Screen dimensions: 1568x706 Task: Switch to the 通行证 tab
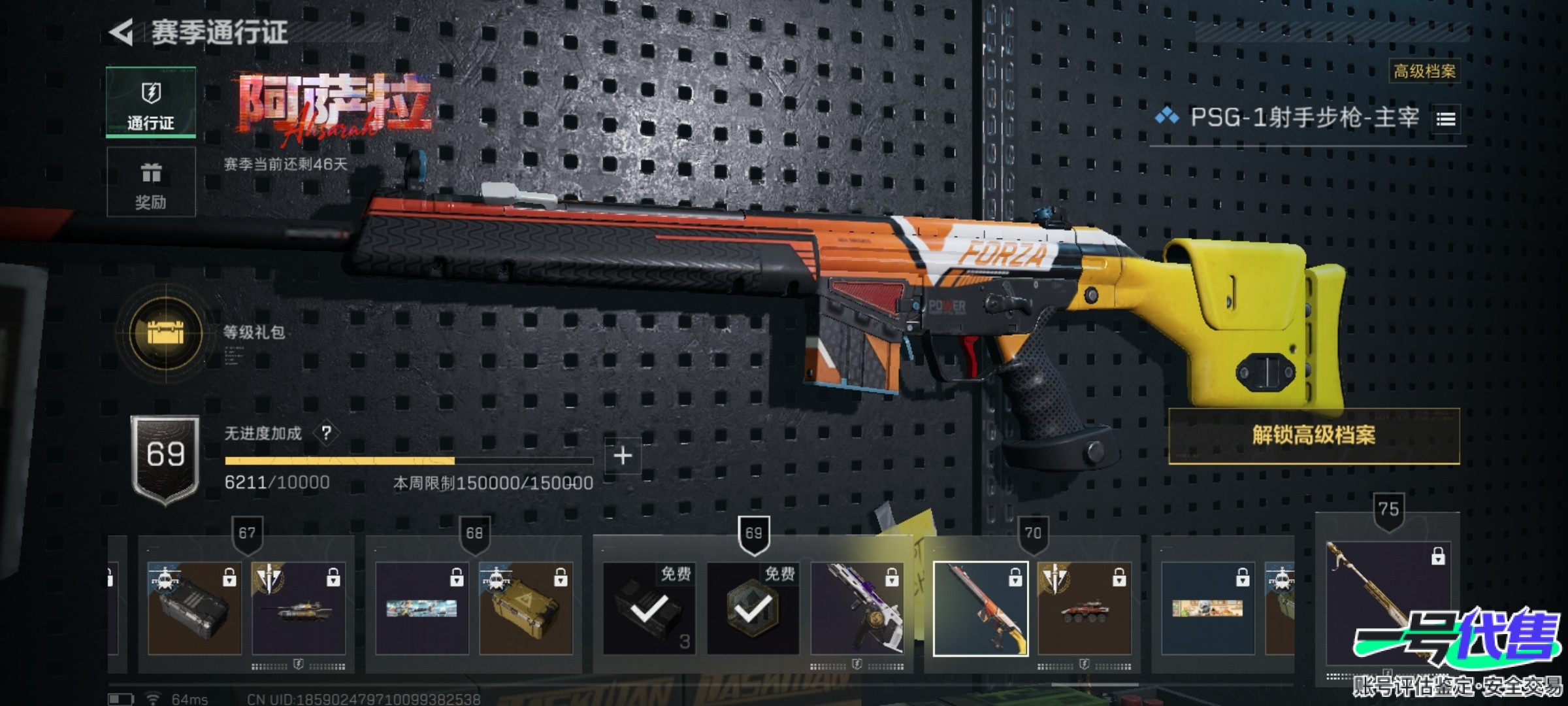pos(151,103)
